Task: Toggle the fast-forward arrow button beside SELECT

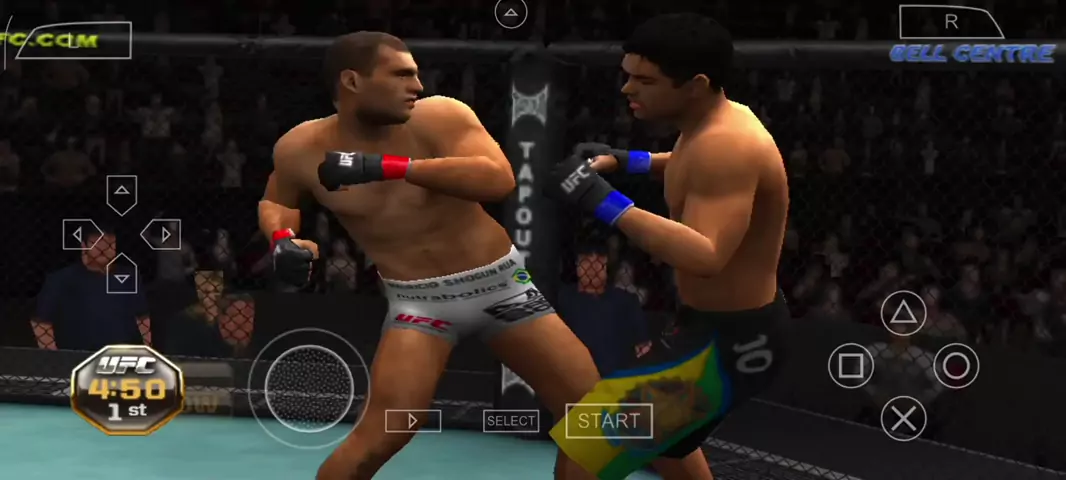Action: (x=413, y=421)
